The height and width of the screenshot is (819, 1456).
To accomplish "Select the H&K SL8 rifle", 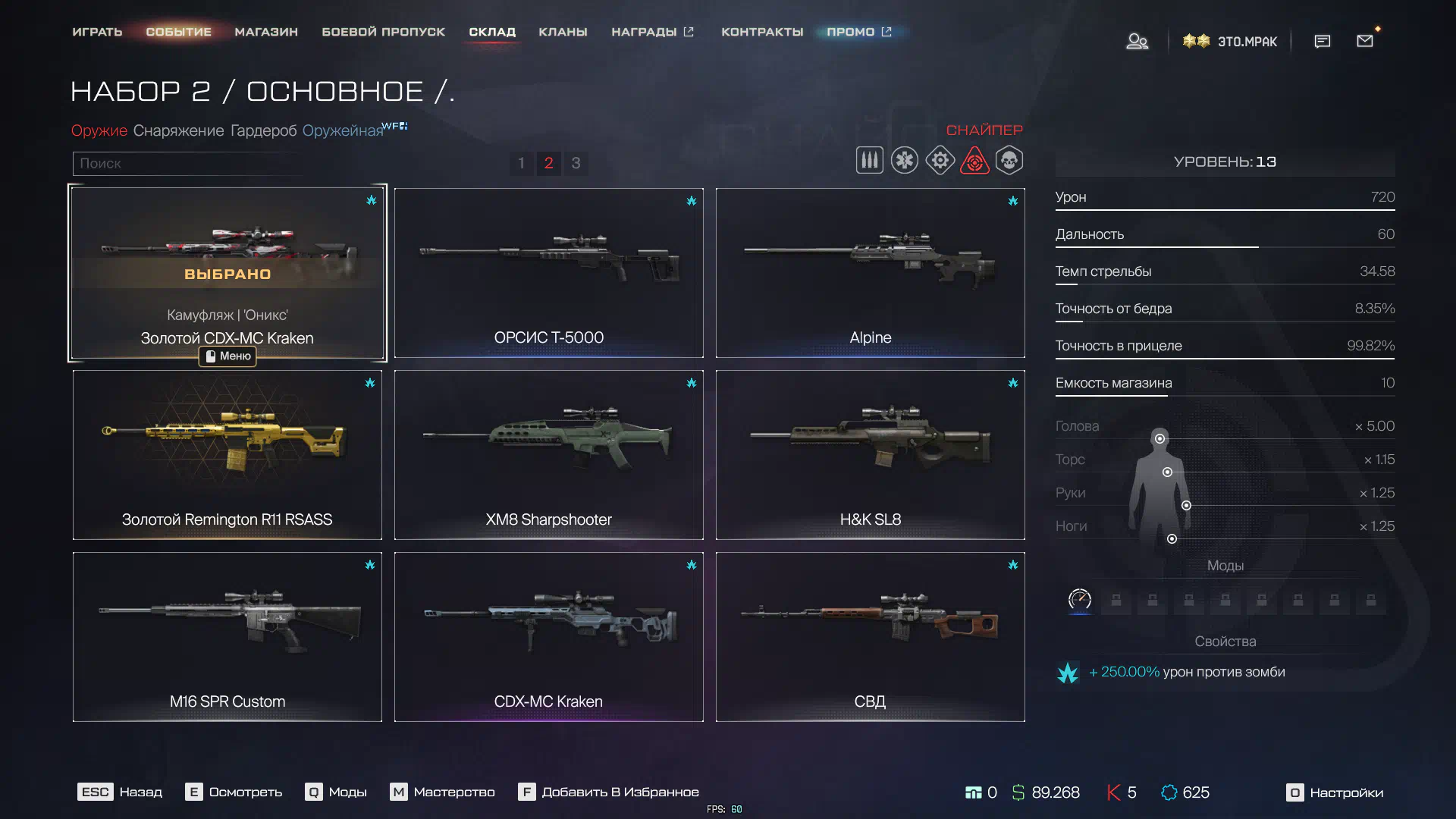I will (x=870, y=455).
